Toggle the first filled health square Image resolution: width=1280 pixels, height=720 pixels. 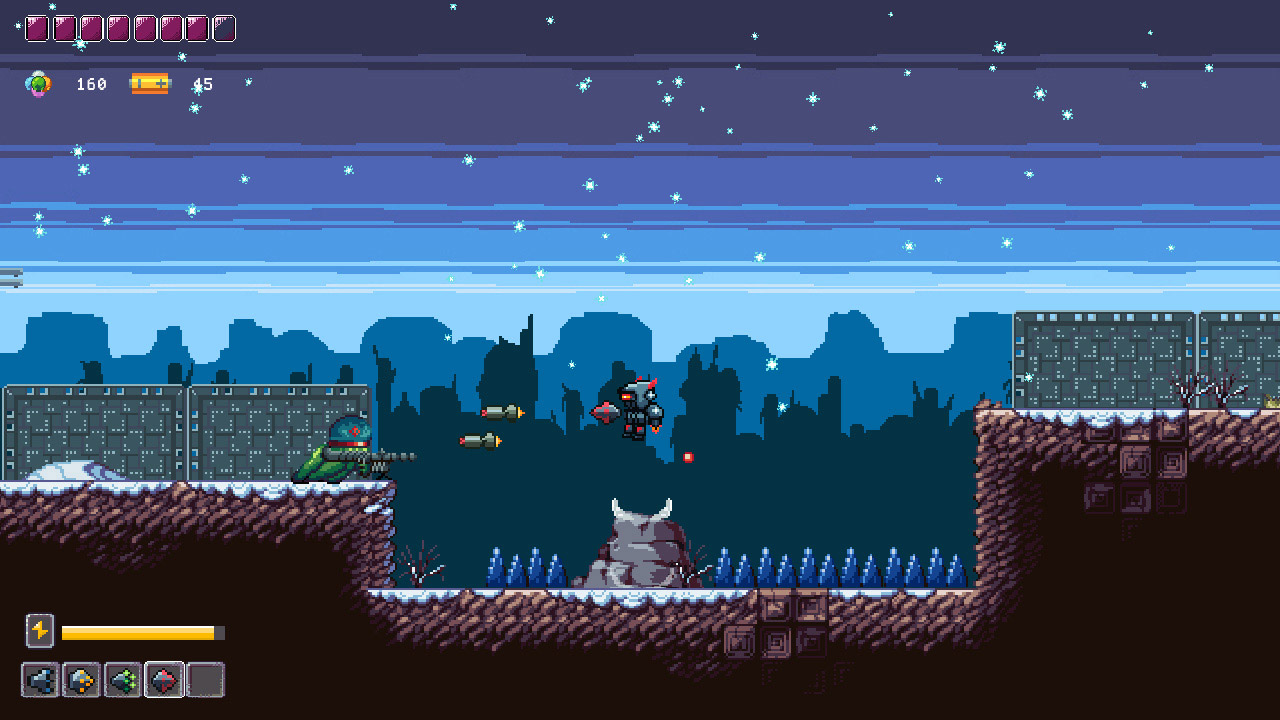[36, 27]
